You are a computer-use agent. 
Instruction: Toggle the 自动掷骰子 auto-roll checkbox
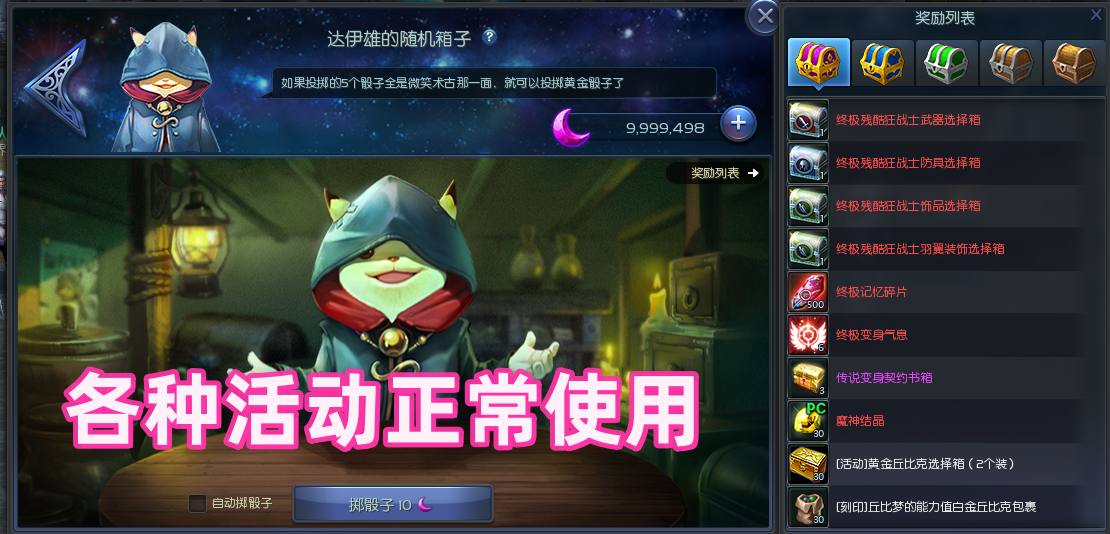[x=198, y=503]
